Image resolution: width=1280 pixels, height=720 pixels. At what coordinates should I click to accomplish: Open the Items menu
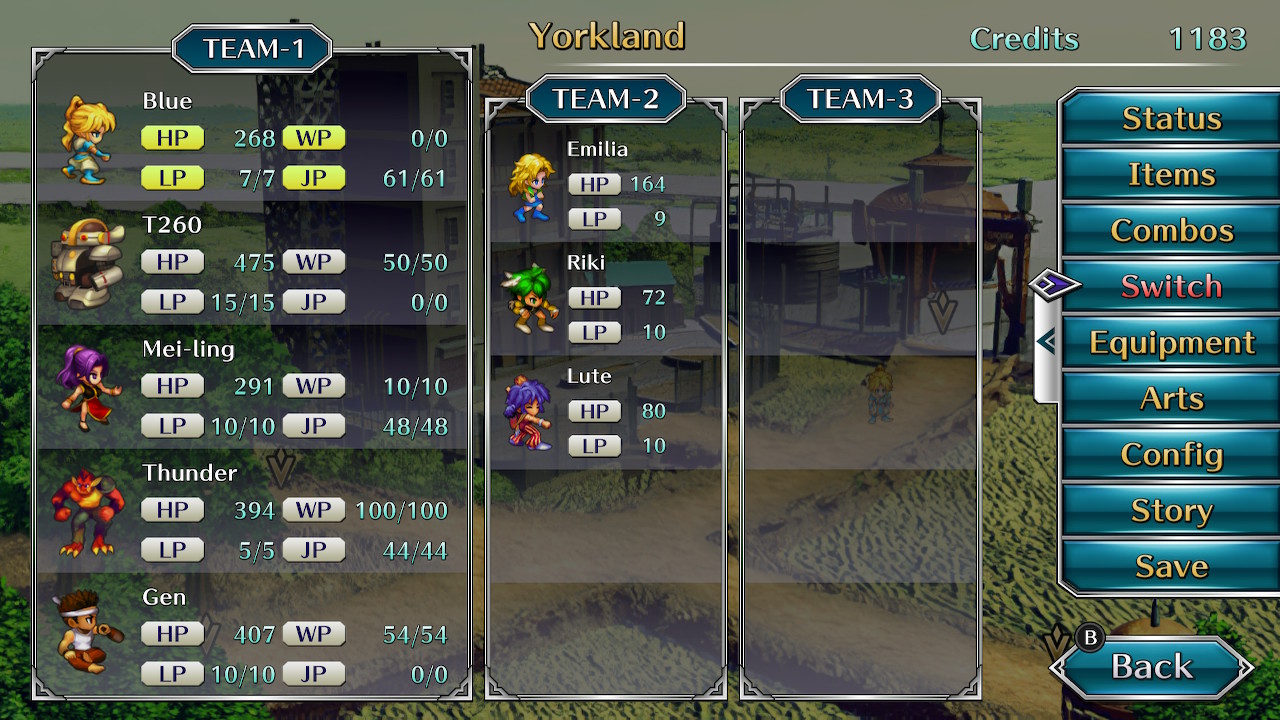click(1171, 175)
